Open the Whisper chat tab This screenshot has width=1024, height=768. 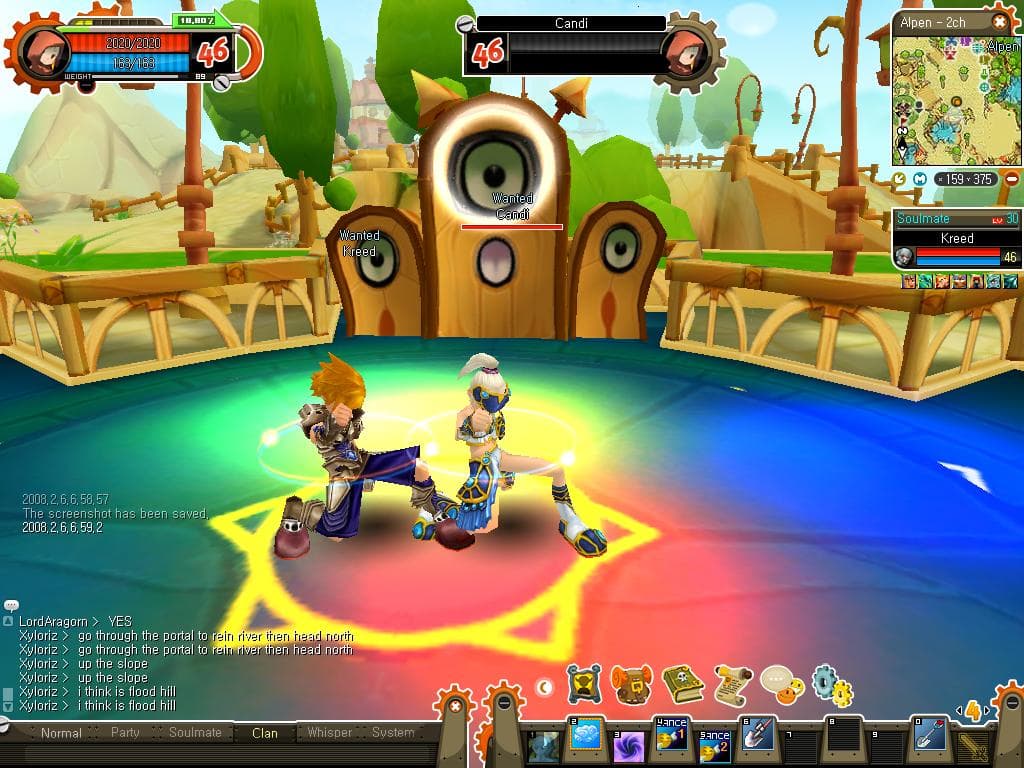pyautogui.click(x=329, y=733)
